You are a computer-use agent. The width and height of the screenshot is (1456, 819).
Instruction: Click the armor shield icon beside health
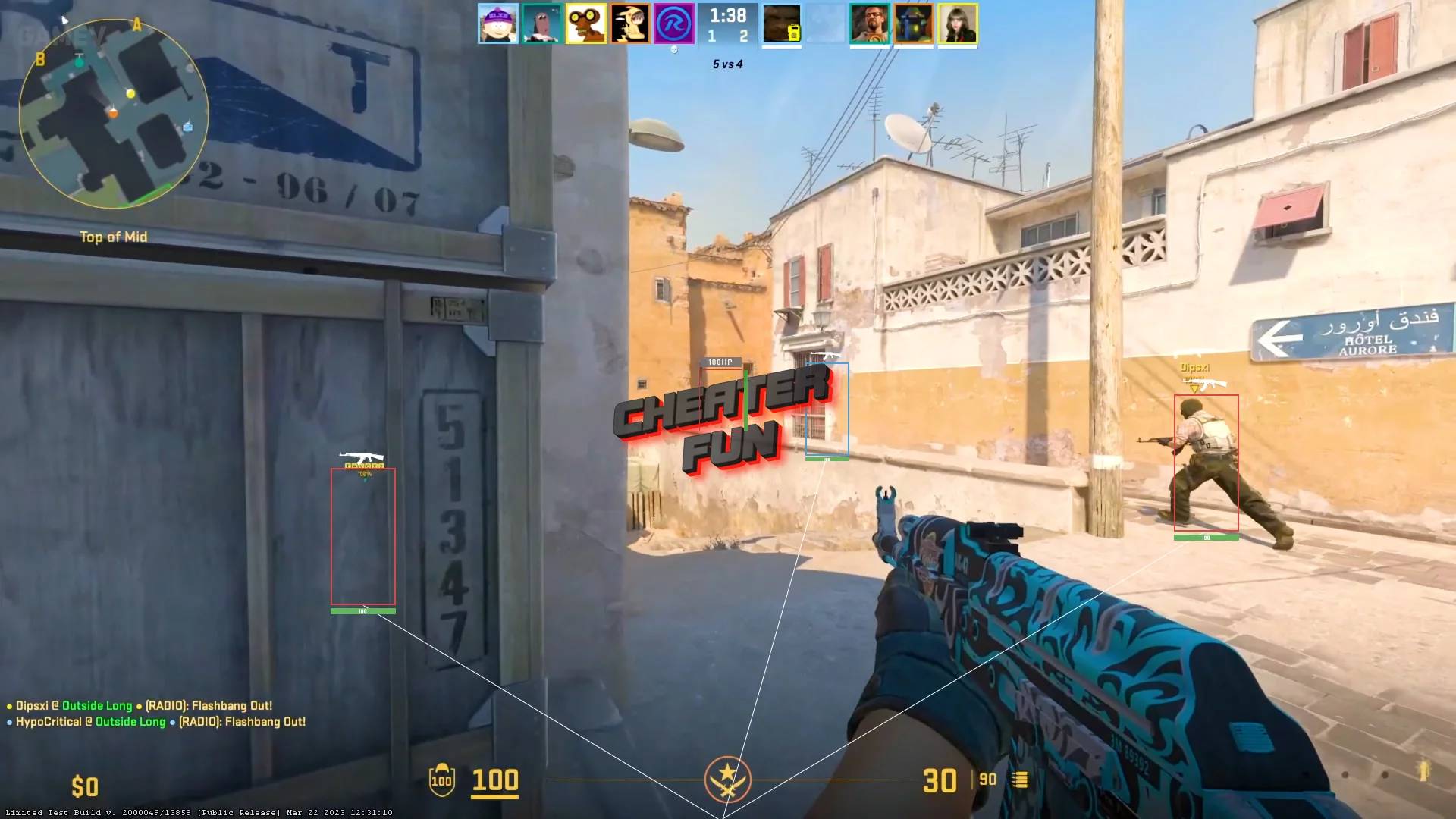pyautogui.click(x=441, y=780)
